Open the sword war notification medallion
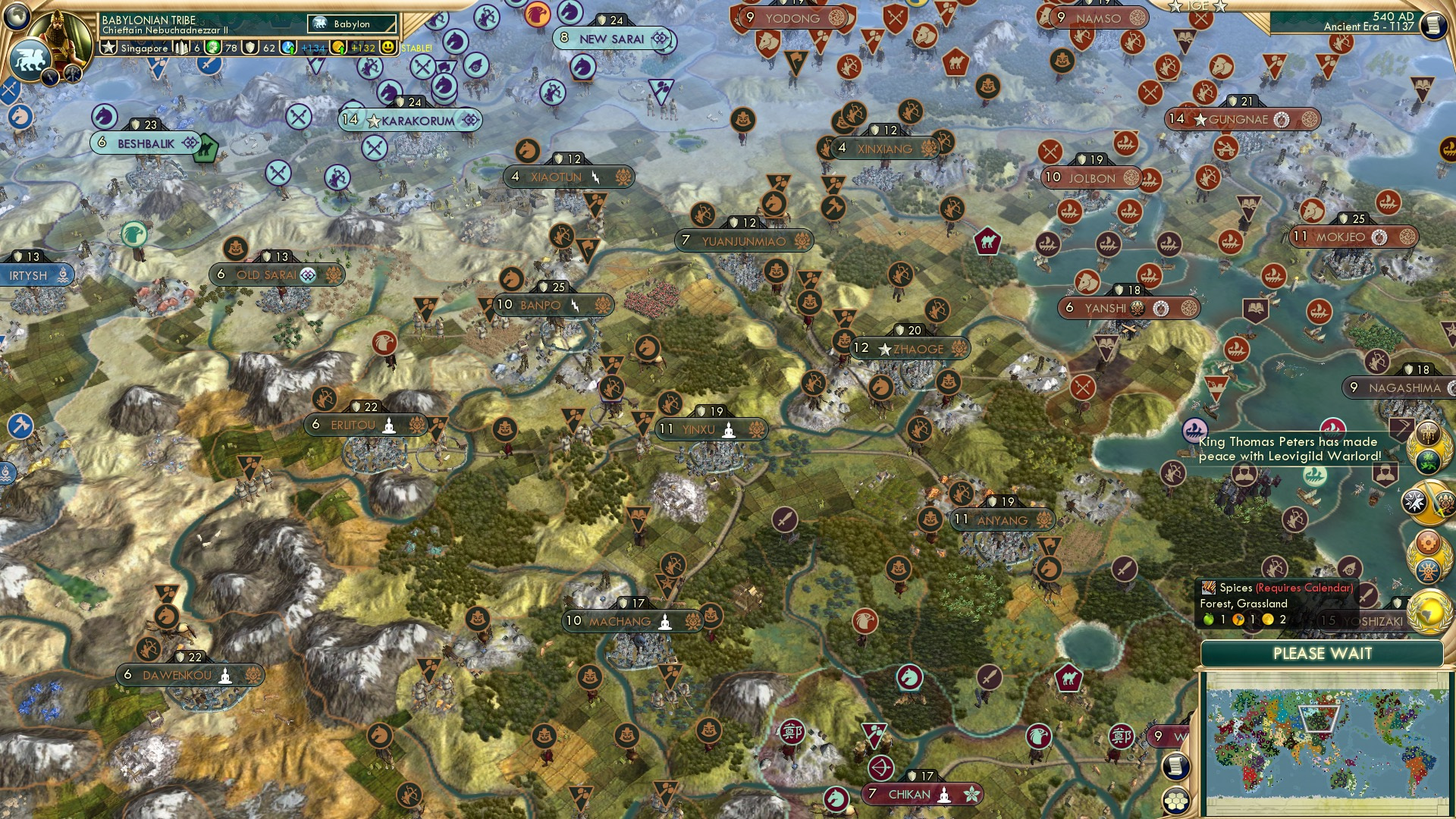Viewport: 1456px width, 819px height. (1431, 501)
